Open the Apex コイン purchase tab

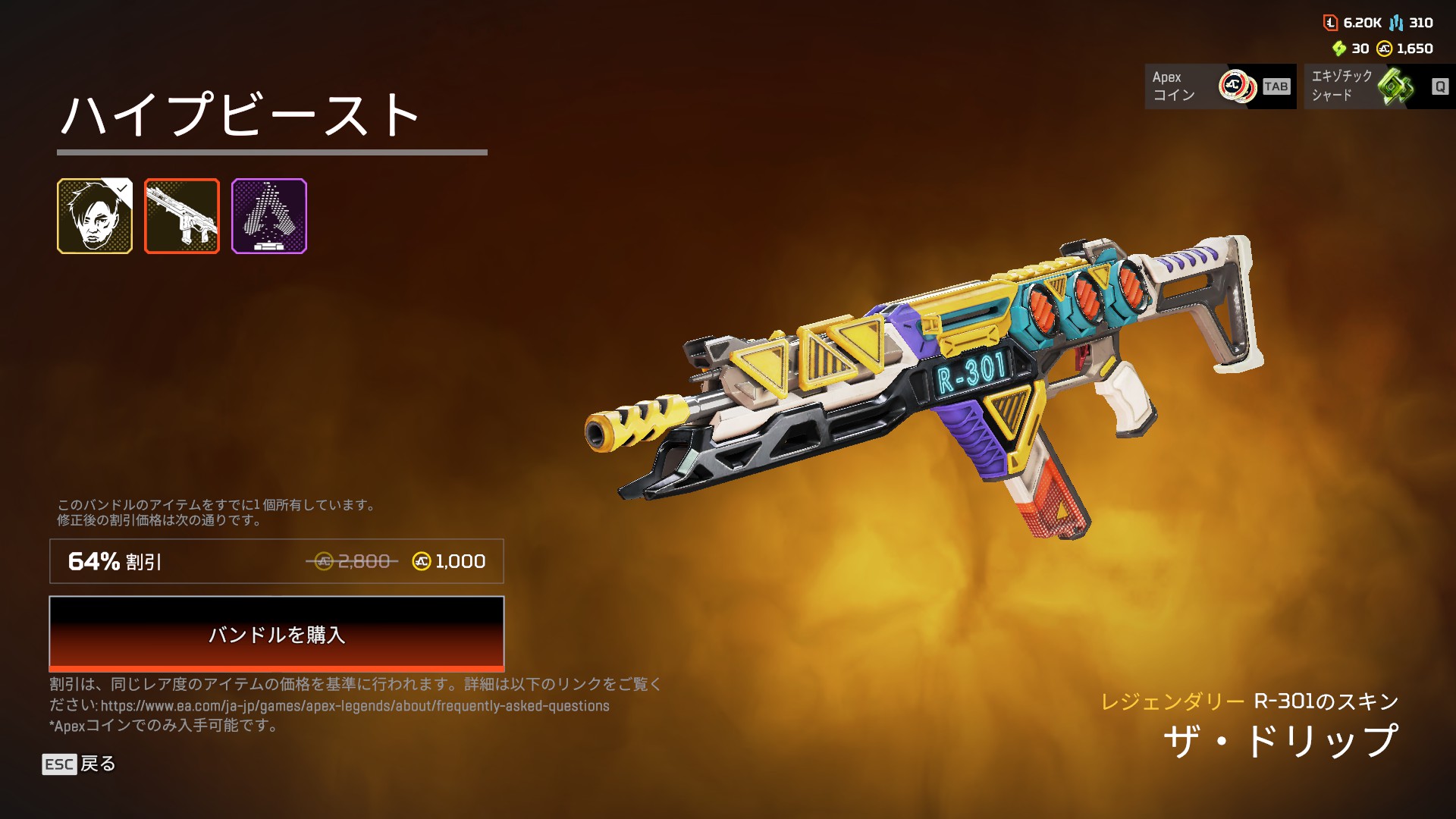click(1219, 86)
